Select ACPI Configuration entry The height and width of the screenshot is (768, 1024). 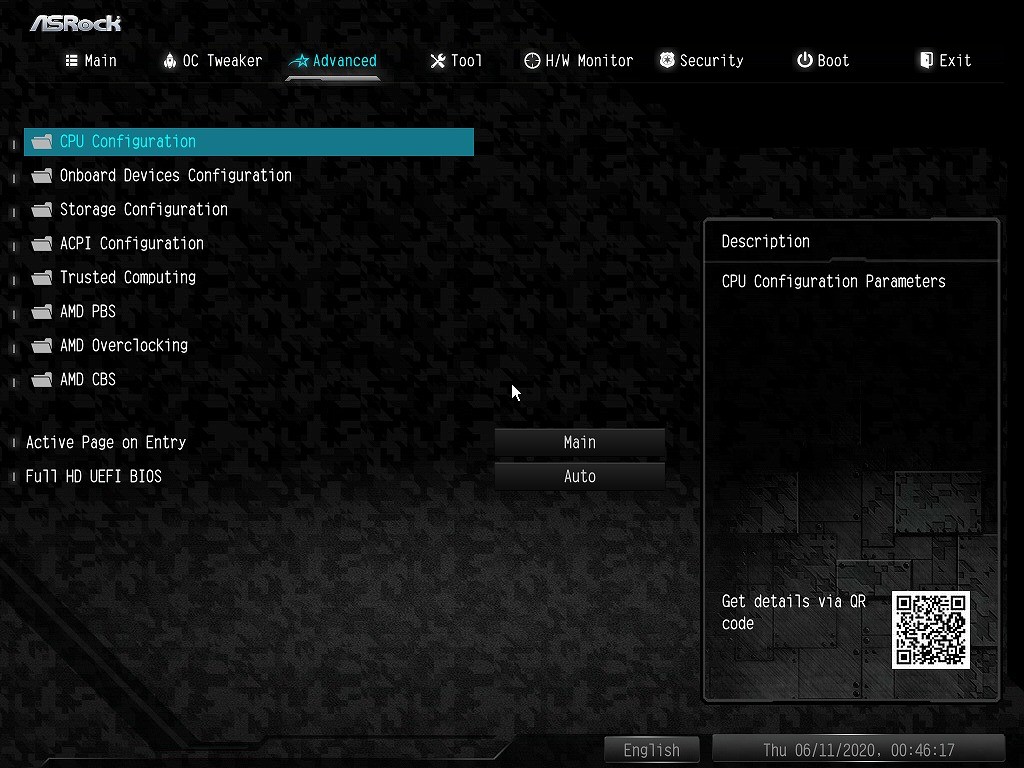pyautogui.click(x=131, y=244)
